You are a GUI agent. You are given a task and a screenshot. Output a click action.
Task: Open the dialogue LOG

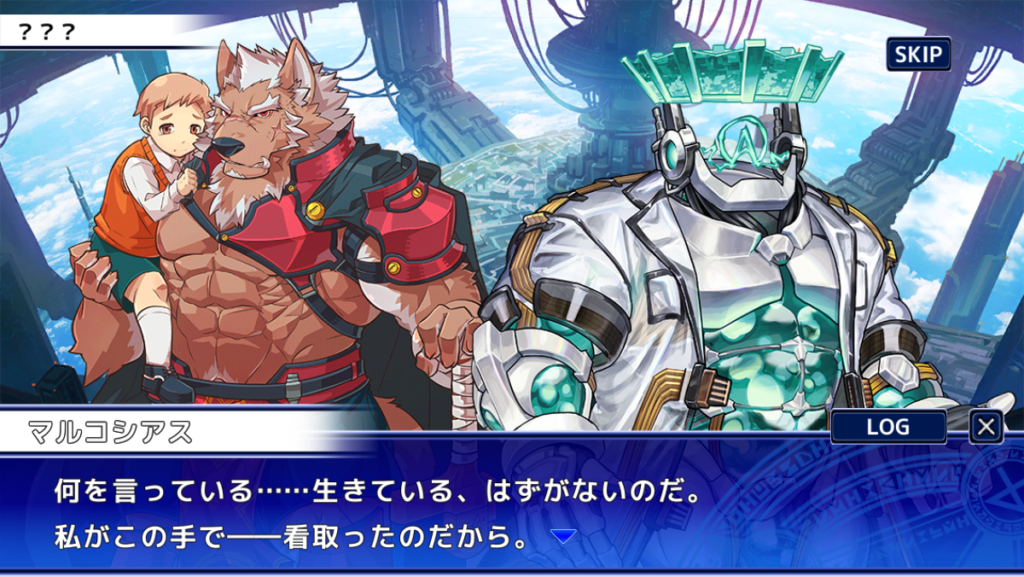point(888,427)
